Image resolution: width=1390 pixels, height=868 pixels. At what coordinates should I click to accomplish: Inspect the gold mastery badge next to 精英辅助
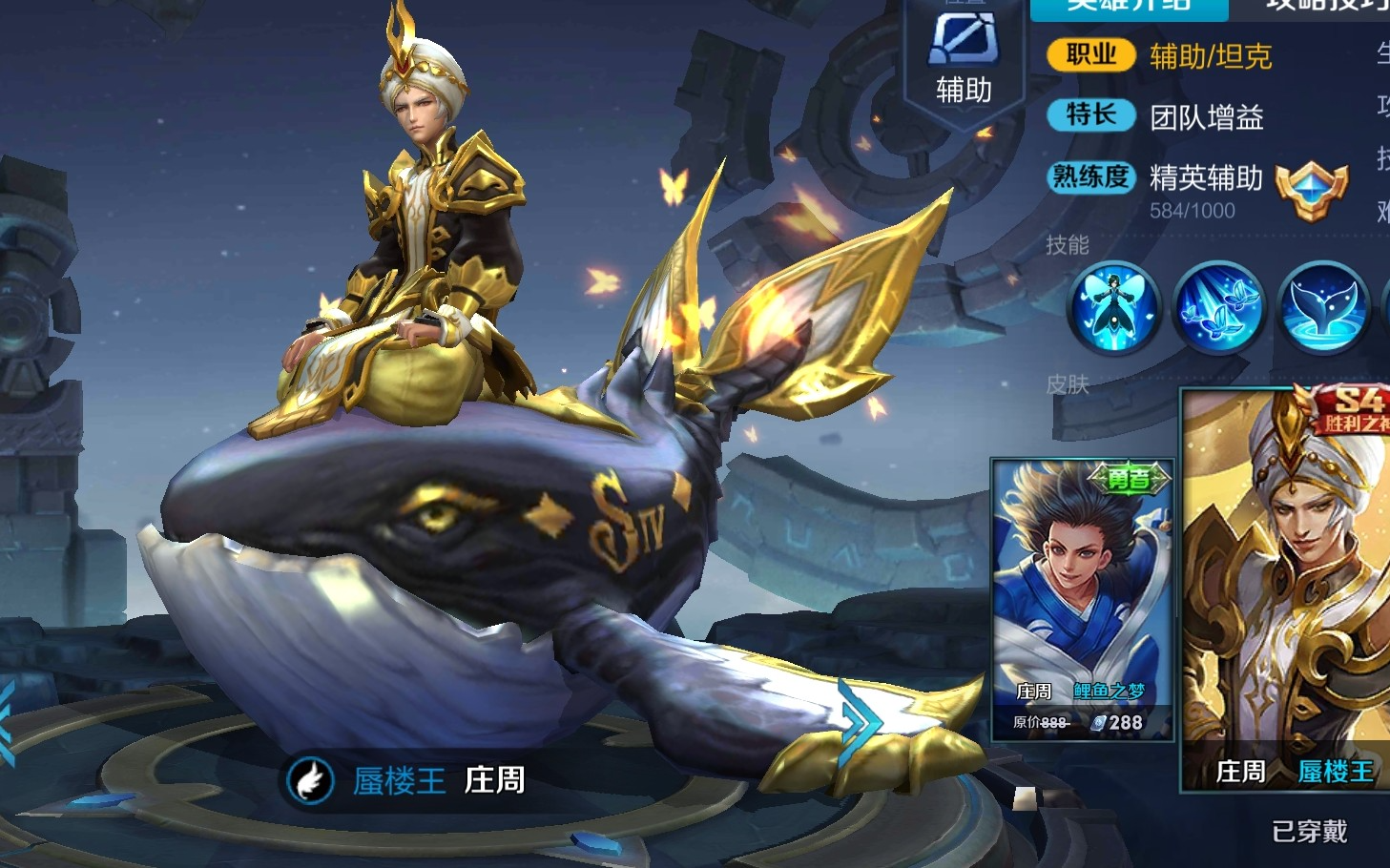click(1312, 189)
